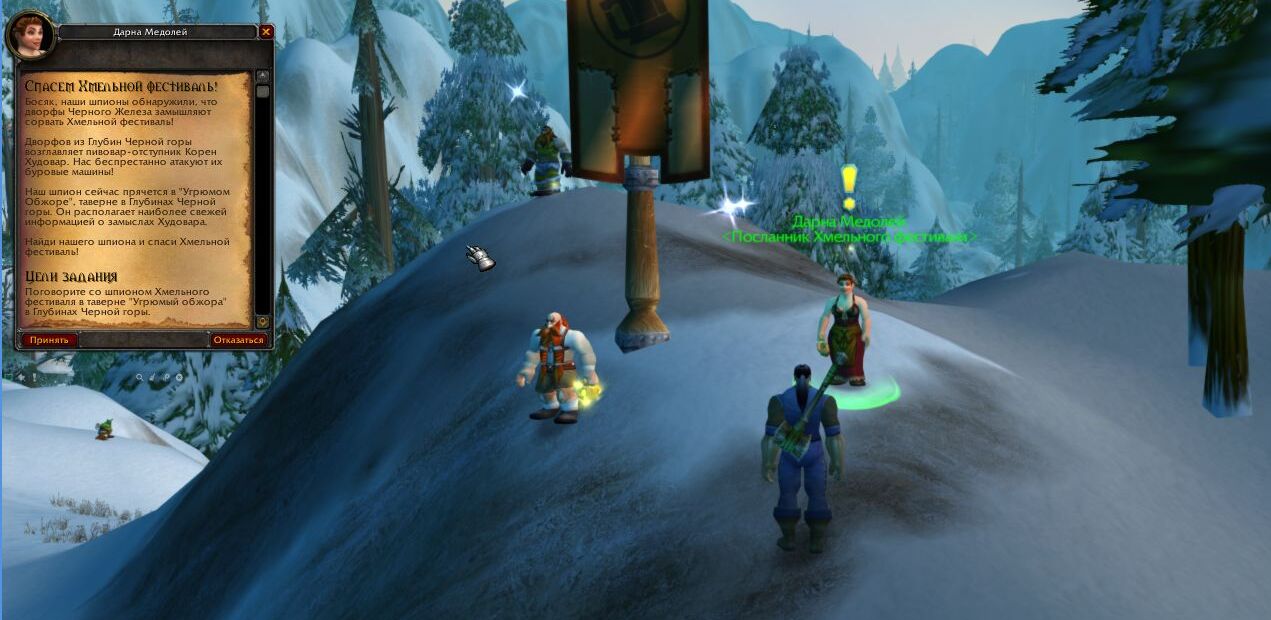Decline the quest via Отказаться
This screenshot has width=1271, height=620.
pyautogui.click(x=239, y=340)
